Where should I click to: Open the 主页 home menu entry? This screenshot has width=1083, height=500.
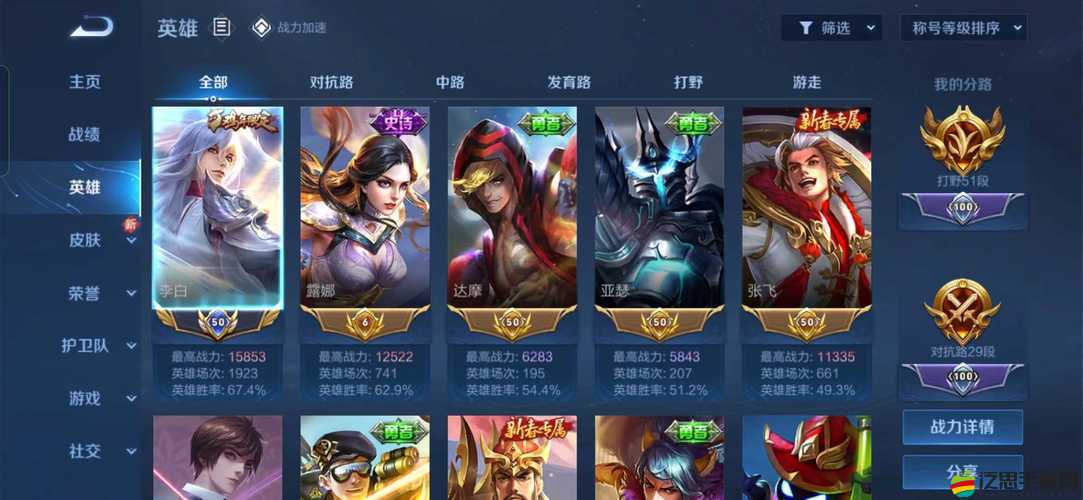coord(85,82)
